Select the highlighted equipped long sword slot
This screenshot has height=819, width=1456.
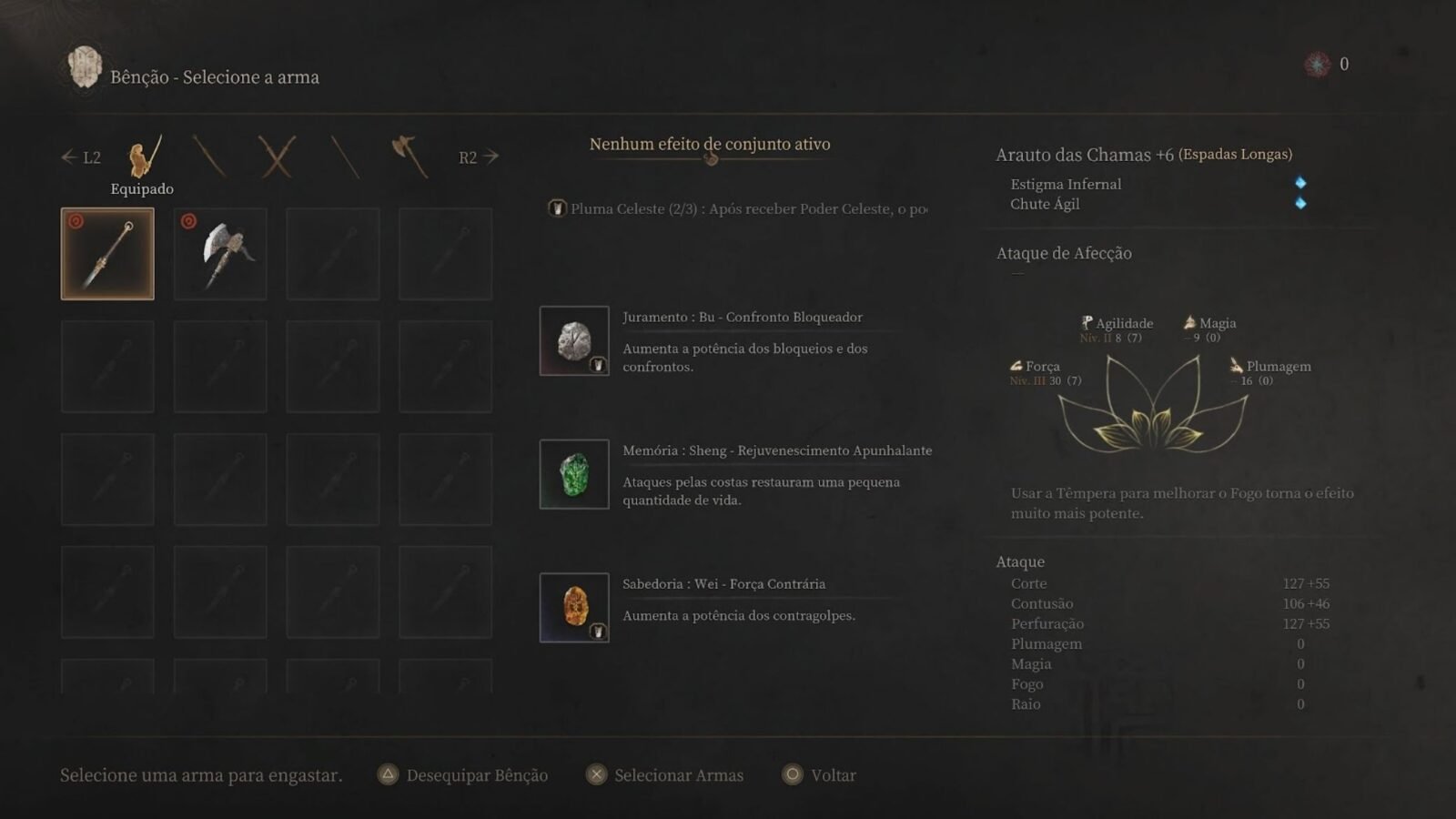107,254
